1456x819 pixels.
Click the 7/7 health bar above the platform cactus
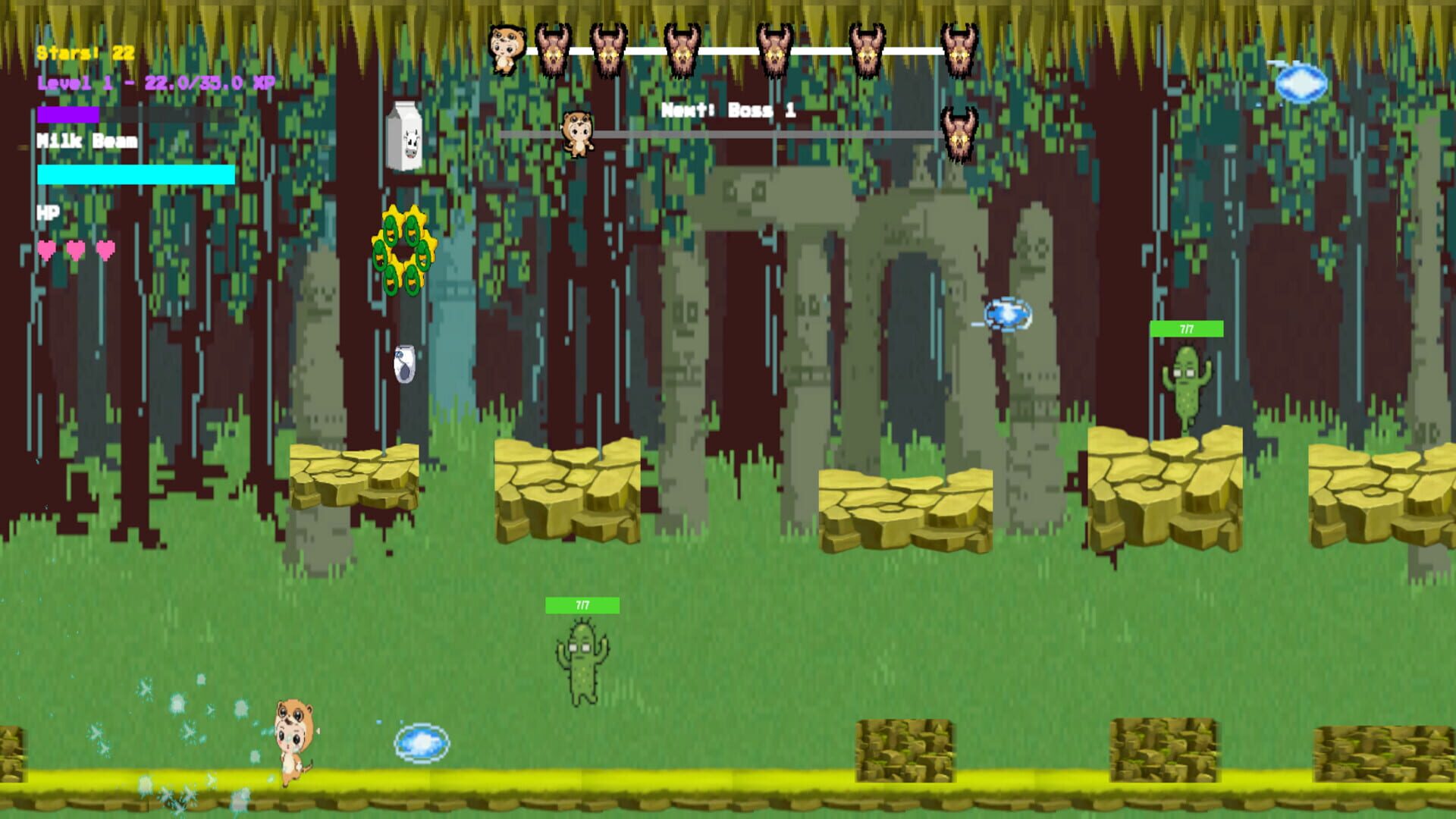pyautogui.click(x=1186, y=329)
